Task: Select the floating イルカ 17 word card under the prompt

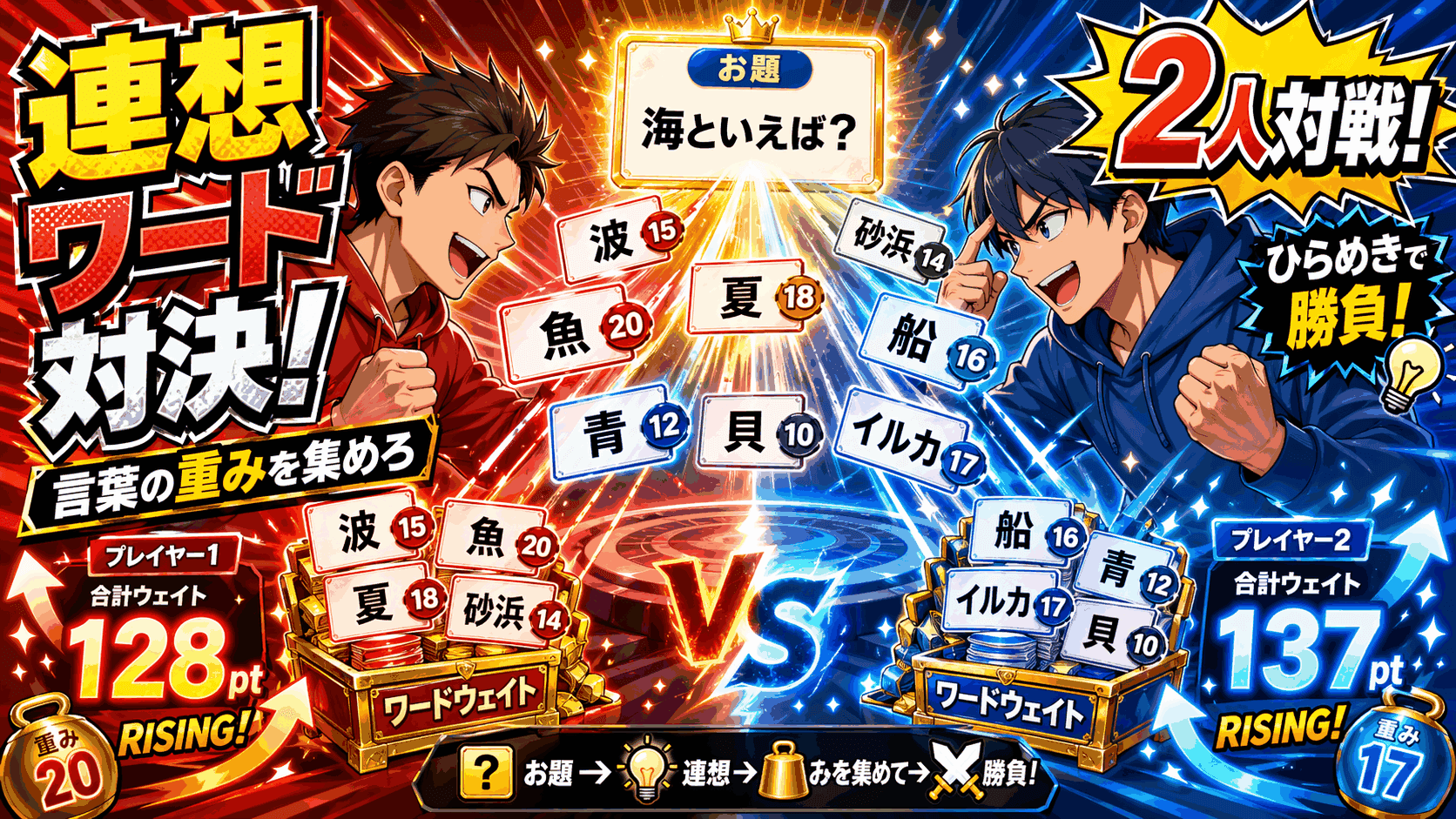Action: coord(906,442)
